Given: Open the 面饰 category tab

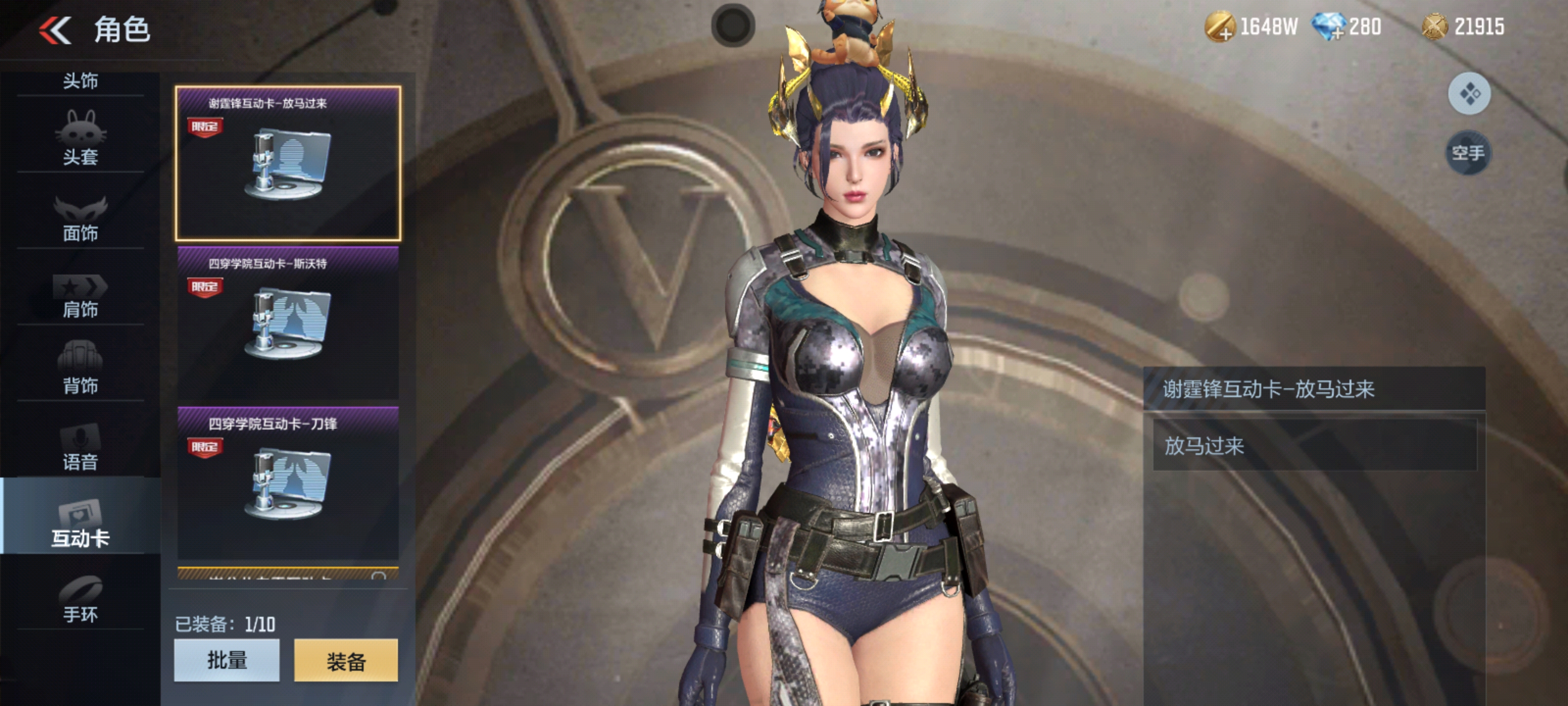Looking at the screenshot, I should click(80, 218).
